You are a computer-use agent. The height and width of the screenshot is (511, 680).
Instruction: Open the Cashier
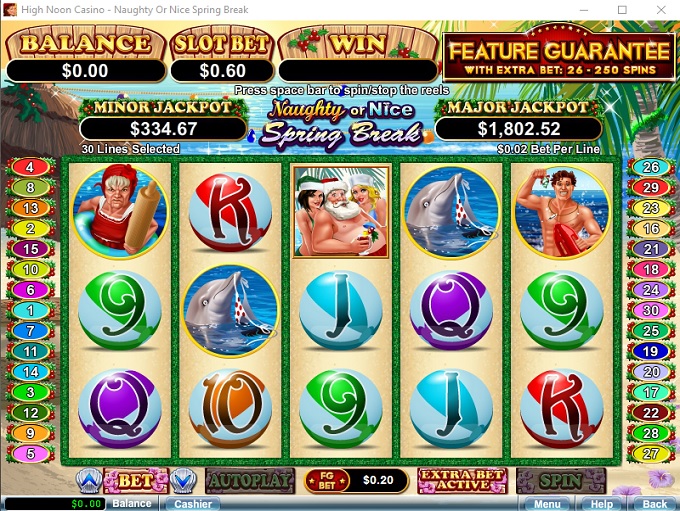(x=193, y=504)
